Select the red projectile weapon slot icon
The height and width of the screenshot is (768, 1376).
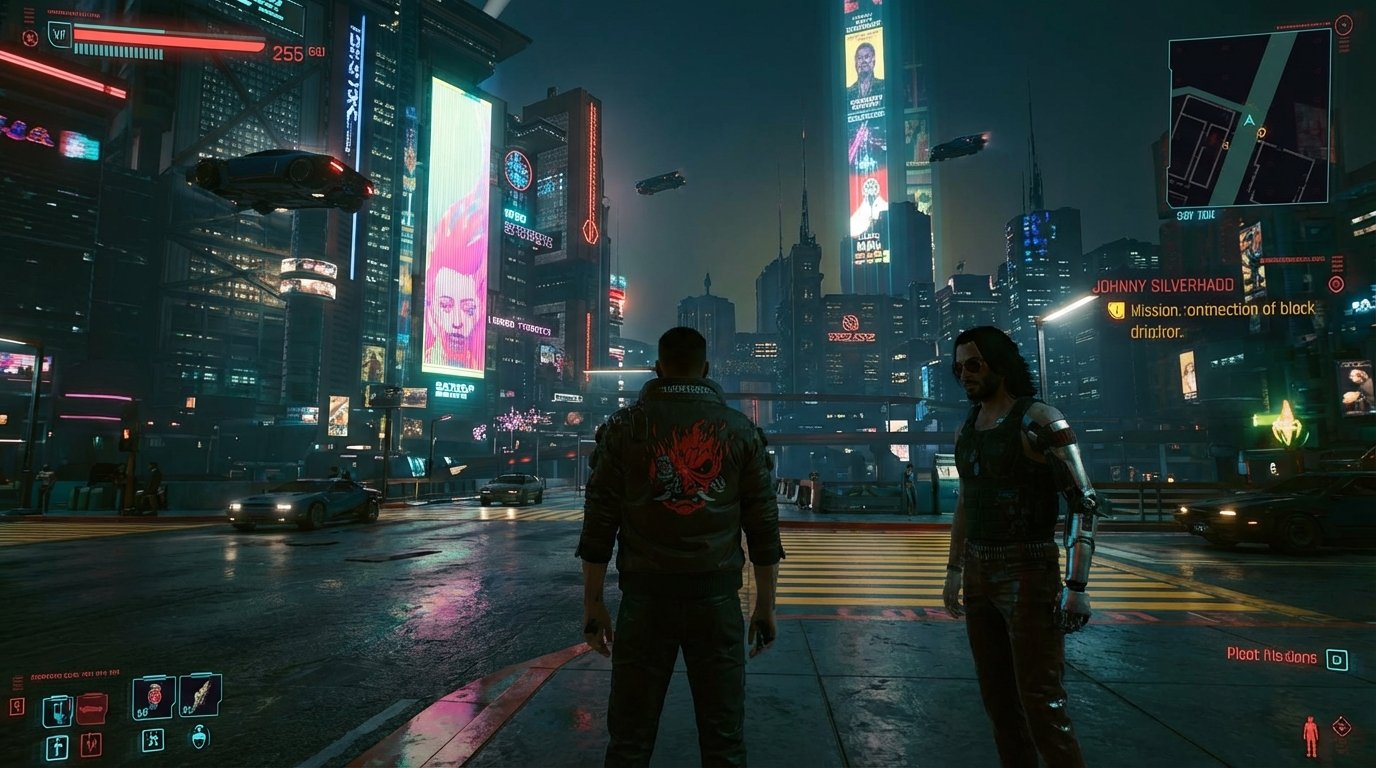pyautogui.click(x=91, y=744)
